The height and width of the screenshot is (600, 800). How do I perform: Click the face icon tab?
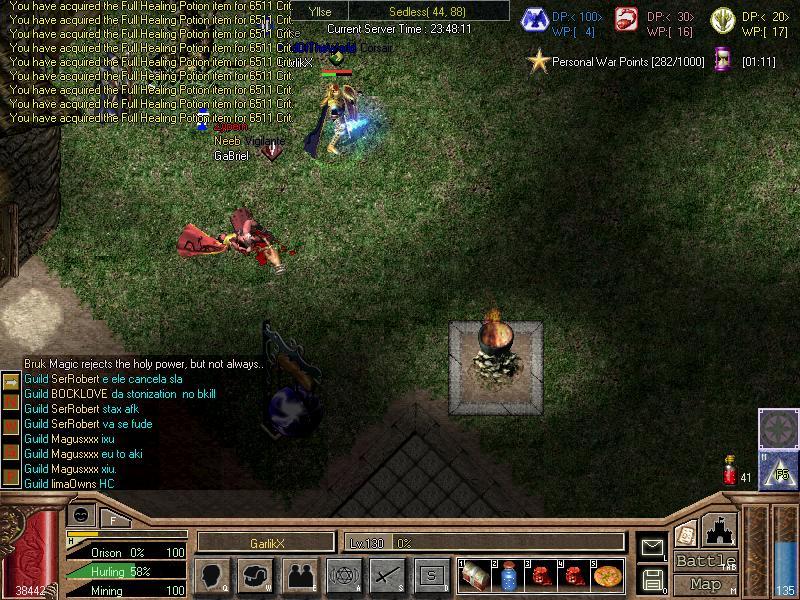(80, 516)
